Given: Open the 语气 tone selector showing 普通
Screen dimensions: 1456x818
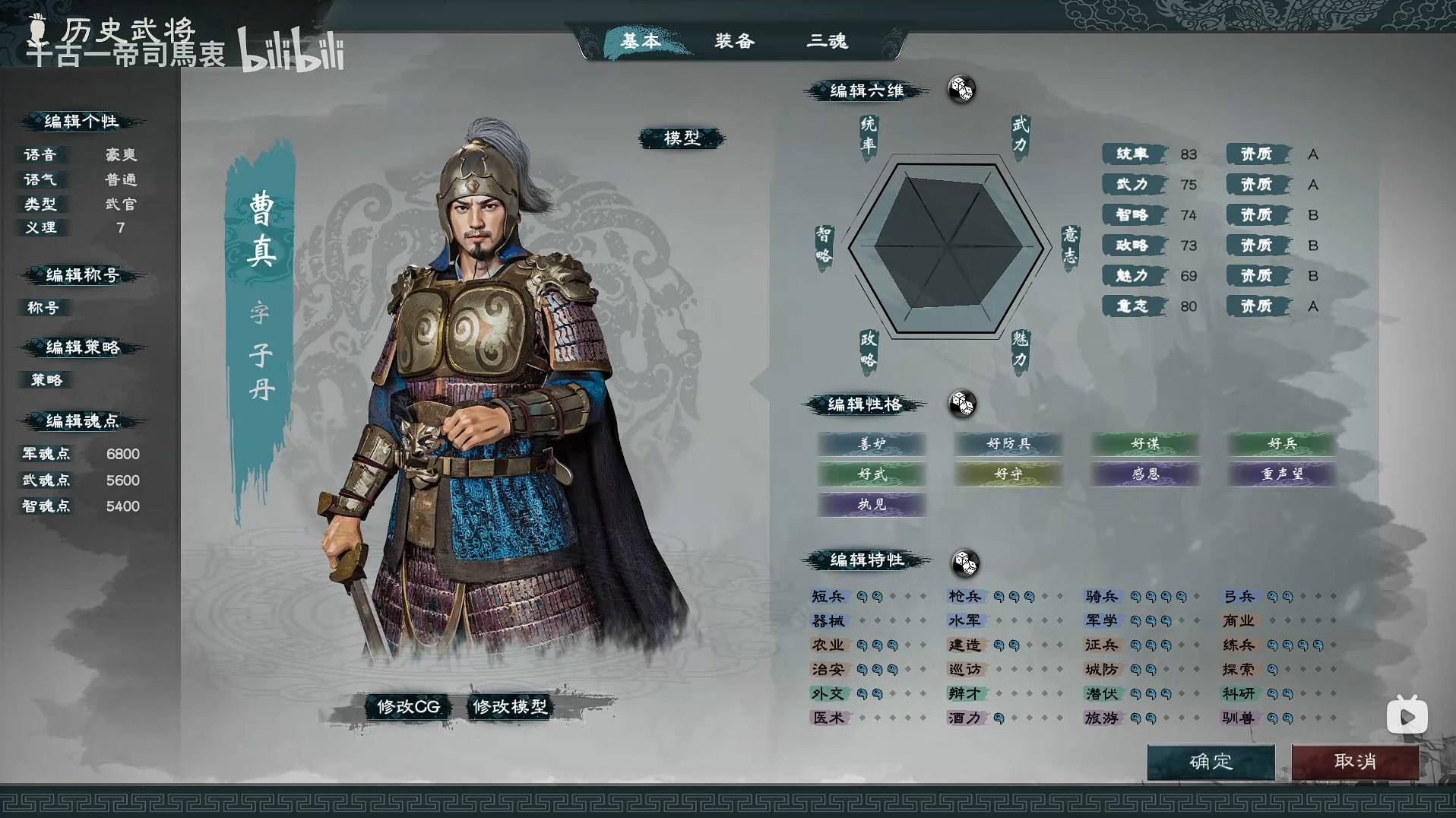Looking at the screenshot, I should (122, 179).
